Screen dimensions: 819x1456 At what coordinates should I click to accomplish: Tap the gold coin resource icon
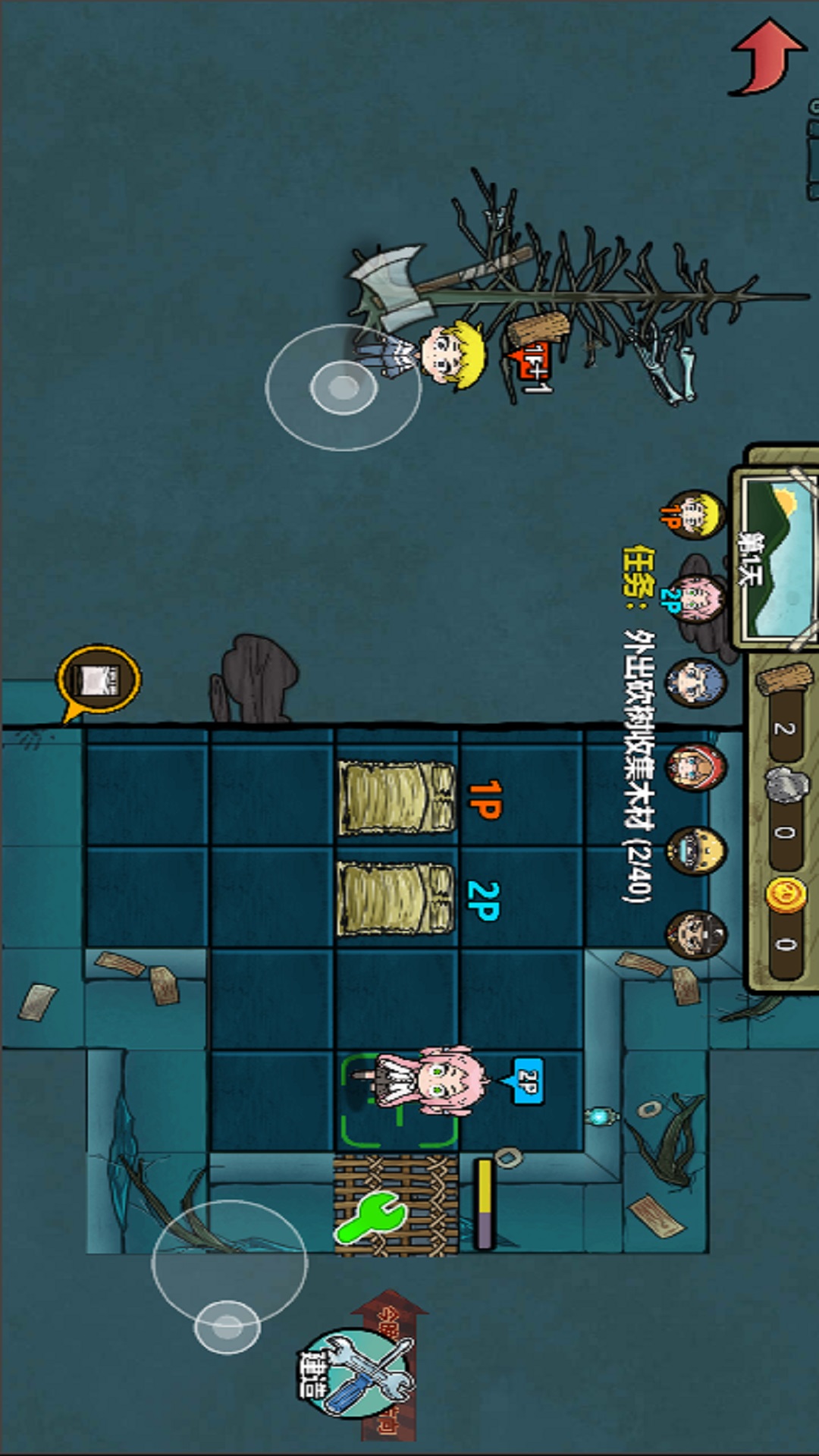(785, 895)
